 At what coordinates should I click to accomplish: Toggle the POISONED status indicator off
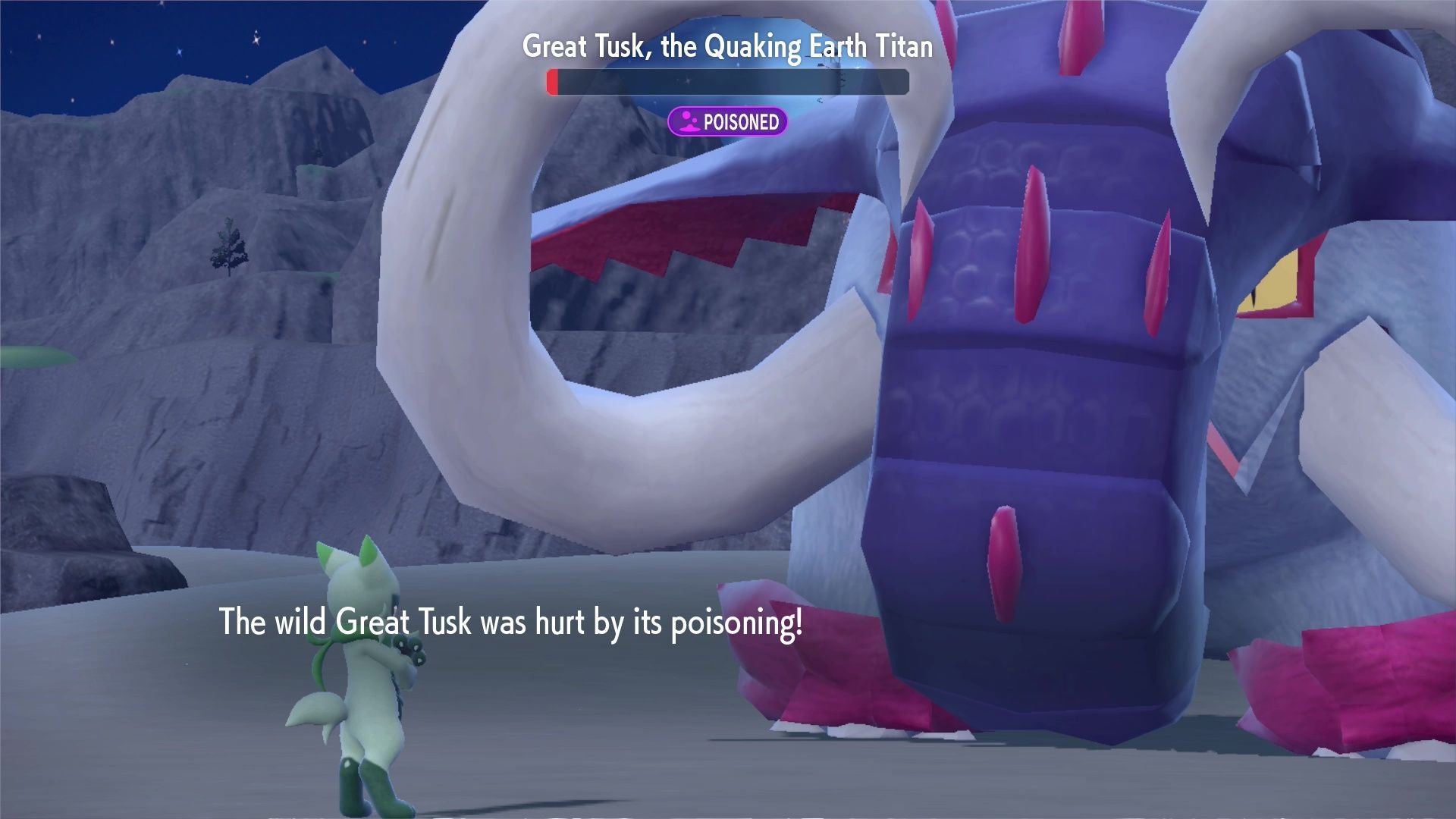coord(729,121)
